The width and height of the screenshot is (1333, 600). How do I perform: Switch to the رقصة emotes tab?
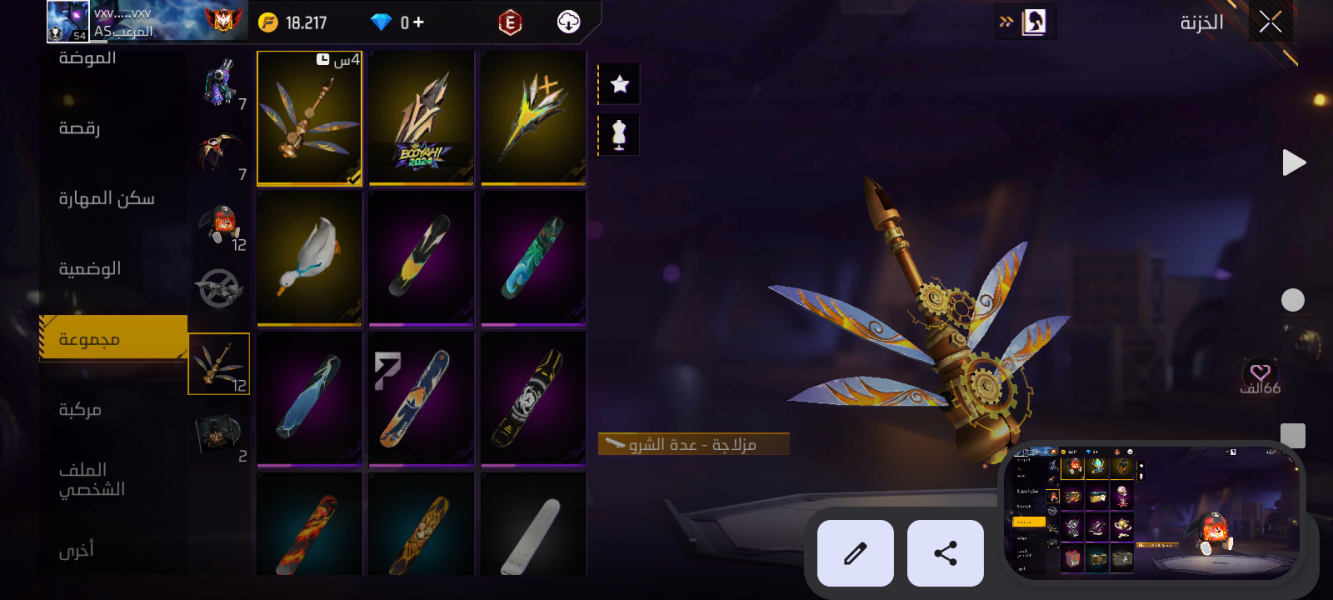(x=79, y=128)
